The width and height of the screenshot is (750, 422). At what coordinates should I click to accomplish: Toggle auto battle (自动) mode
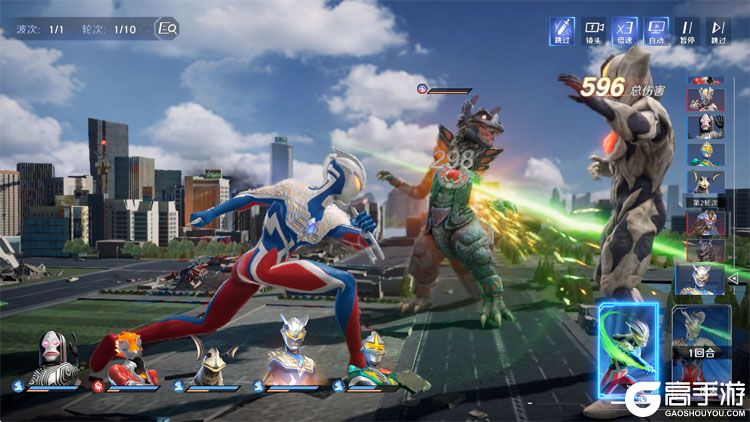pyautogui.click(x=656, y=31)
